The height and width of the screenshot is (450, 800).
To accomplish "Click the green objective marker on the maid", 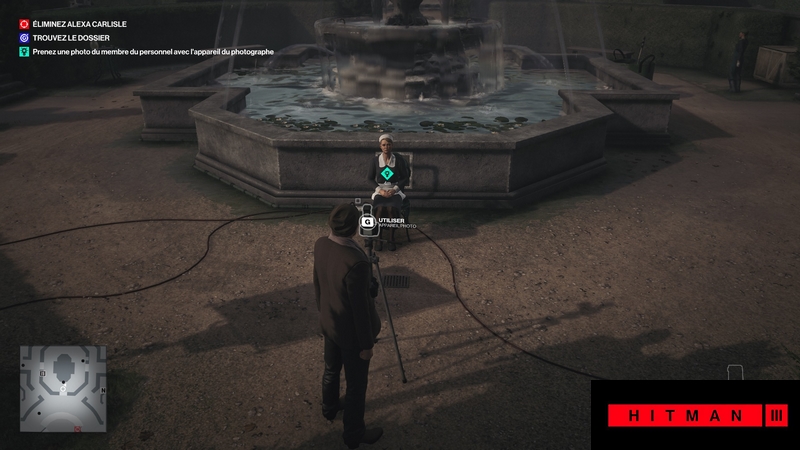I will coord(387,173).
